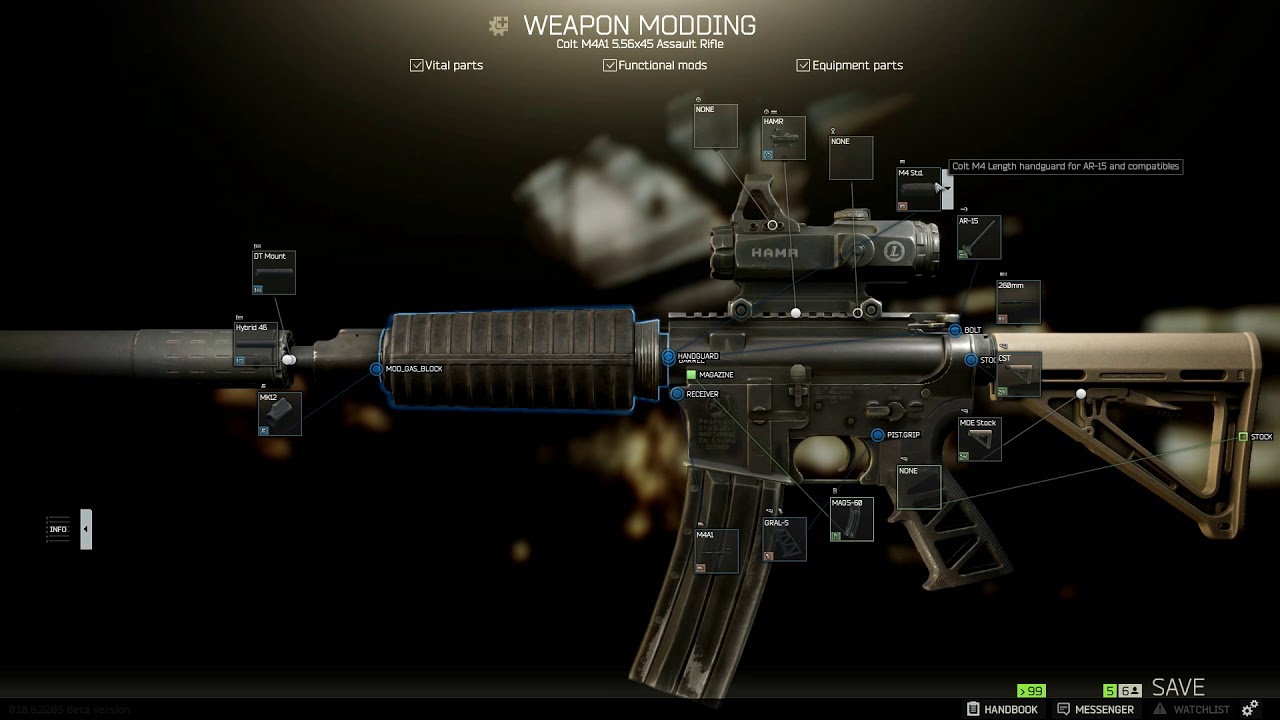Select the HAMR sight mod slot
1280x720 pixels.
tap(784, 139)
